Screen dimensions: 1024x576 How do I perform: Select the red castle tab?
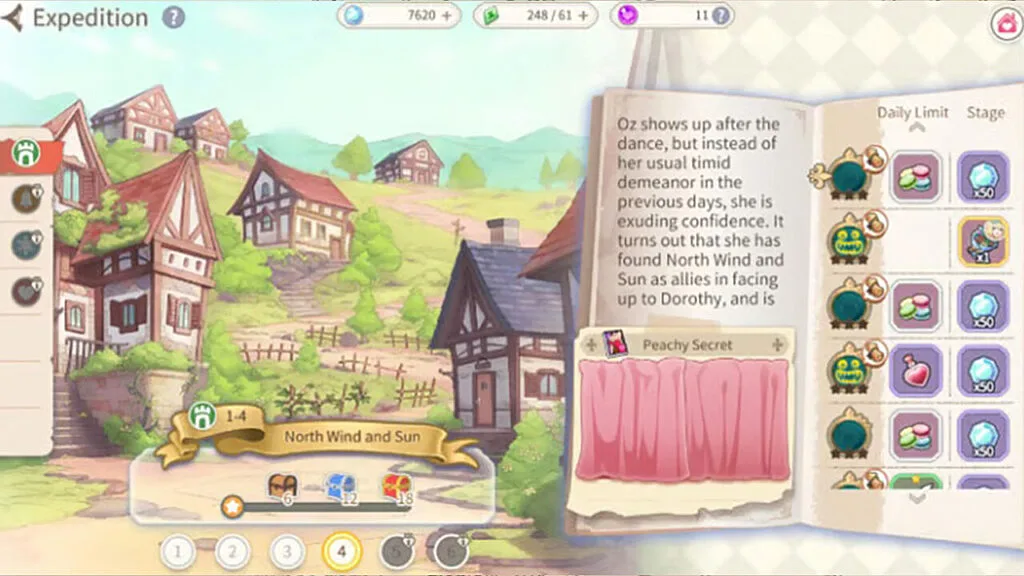pos(26,155)
